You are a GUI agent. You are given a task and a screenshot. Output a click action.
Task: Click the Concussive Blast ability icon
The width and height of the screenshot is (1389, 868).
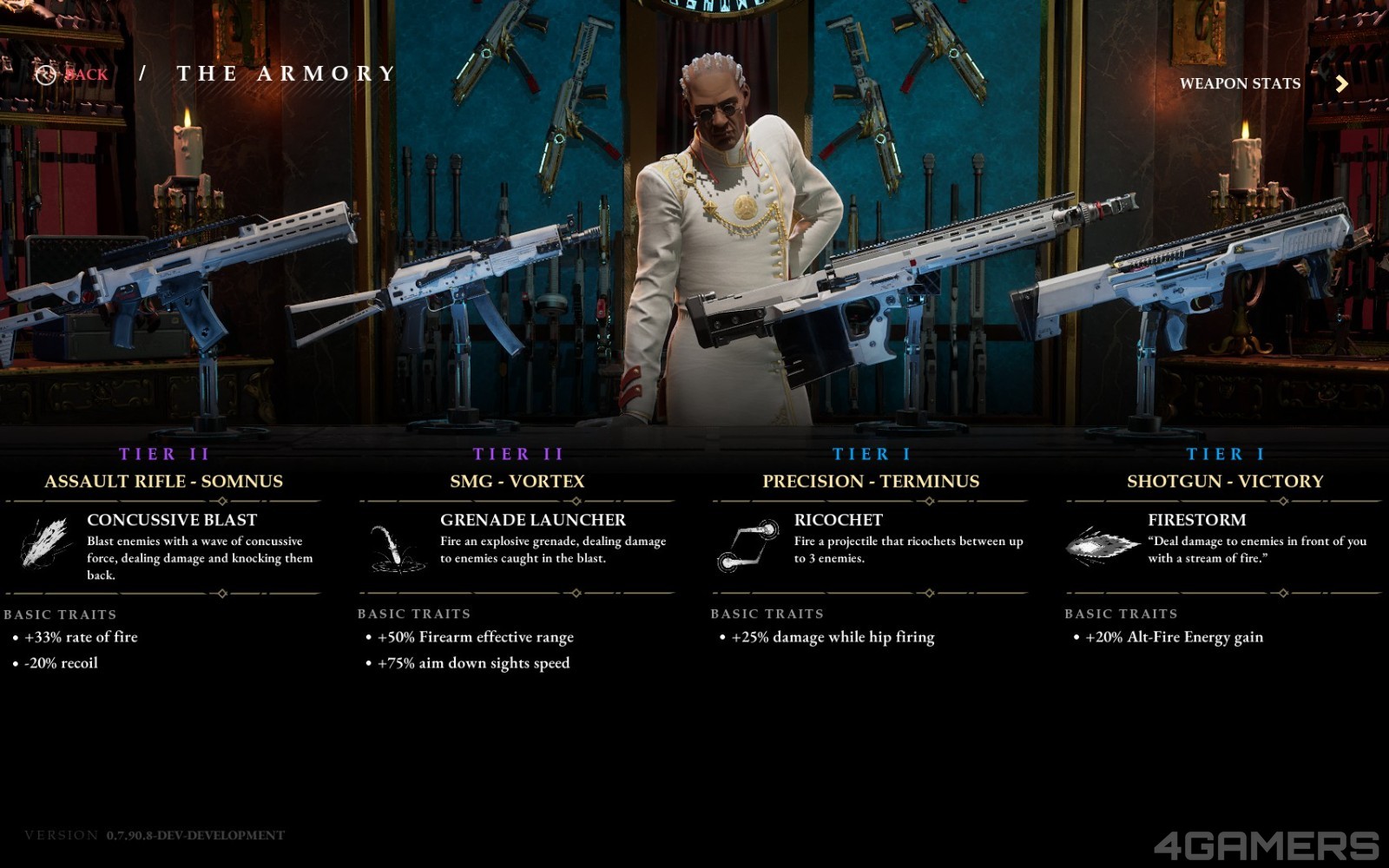45,544
